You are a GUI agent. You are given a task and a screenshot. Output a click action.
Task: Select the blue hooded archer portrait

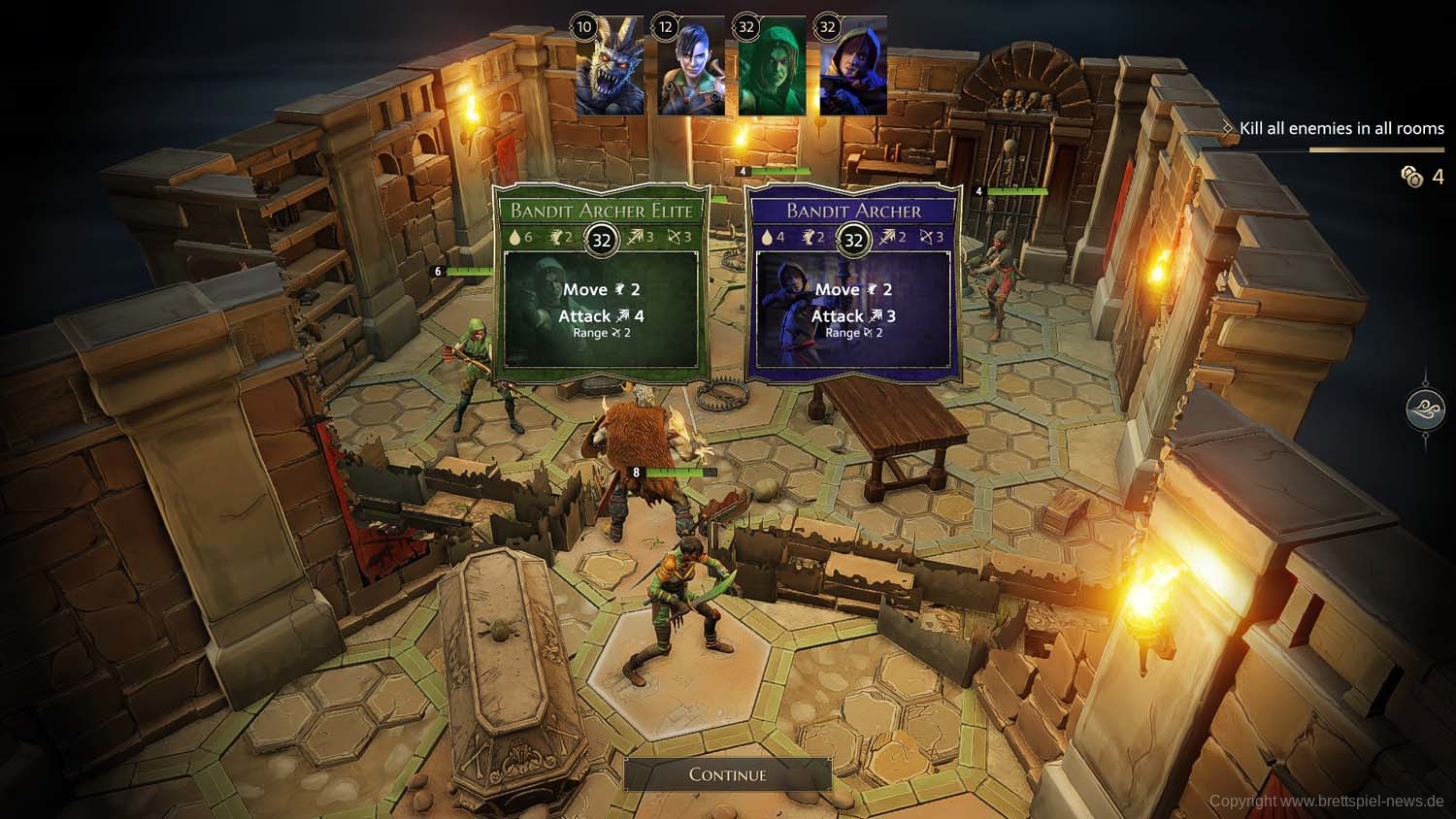point(853,68)
